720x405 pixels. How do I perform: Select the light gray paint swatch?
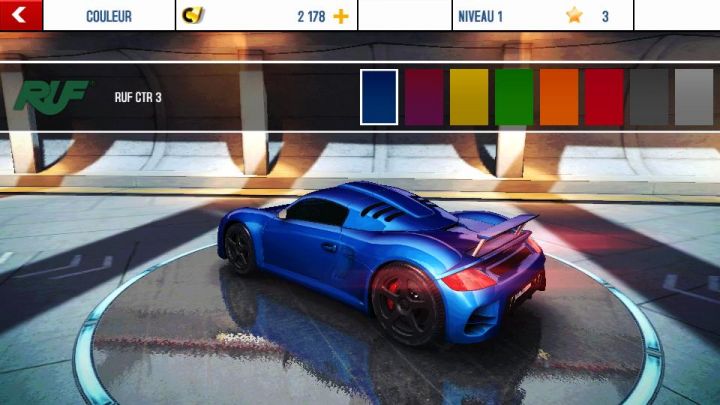tap(694, 97)
